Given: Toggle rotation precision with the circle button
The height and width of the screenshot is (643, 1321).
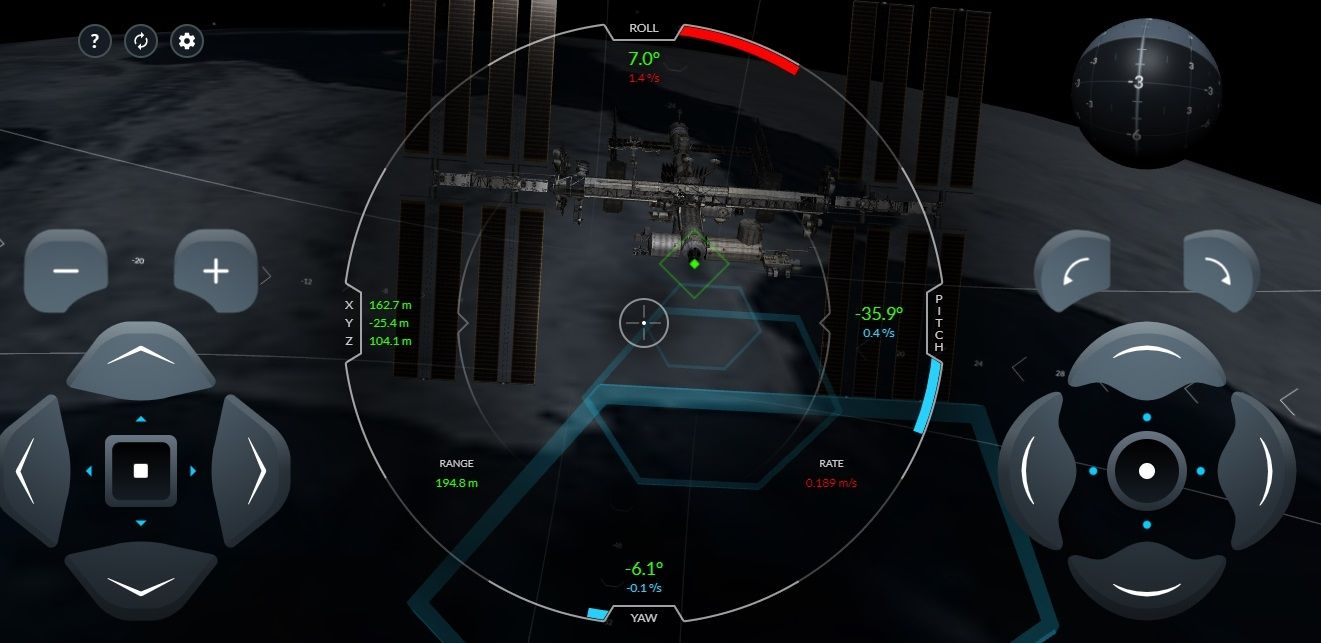Looking at the screenshot, I should tap(1147, 470).
